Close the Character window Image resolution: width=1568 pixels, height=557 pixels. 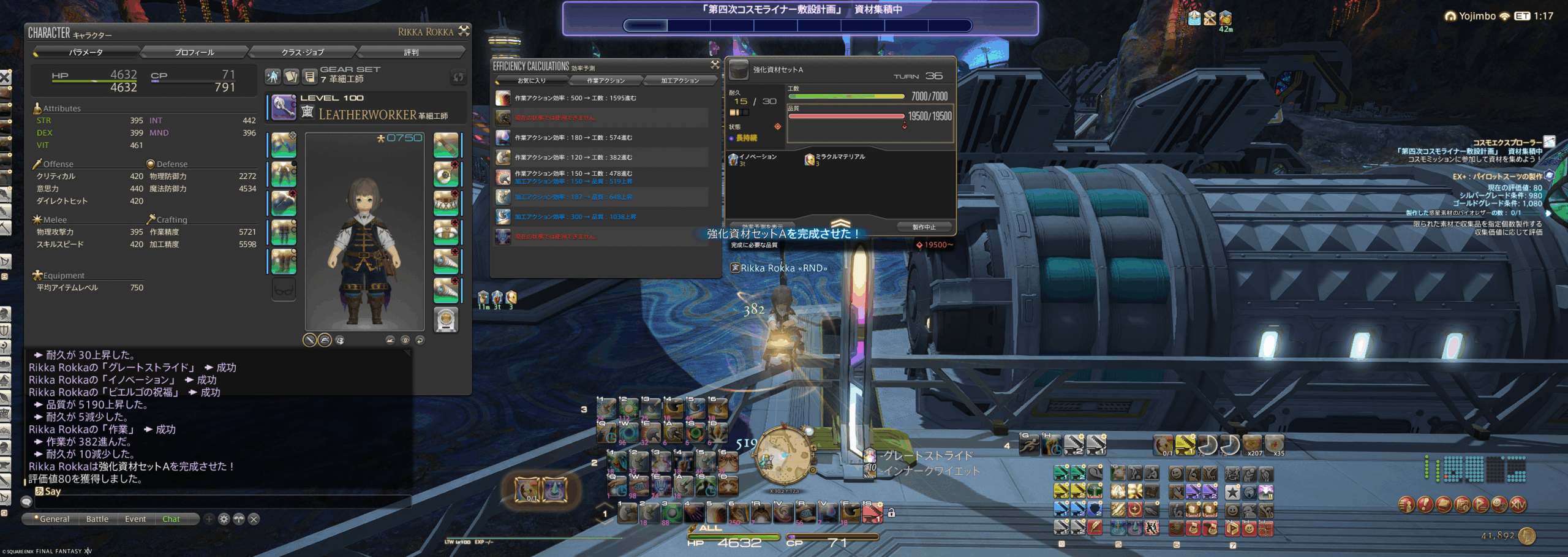[464, 31]
